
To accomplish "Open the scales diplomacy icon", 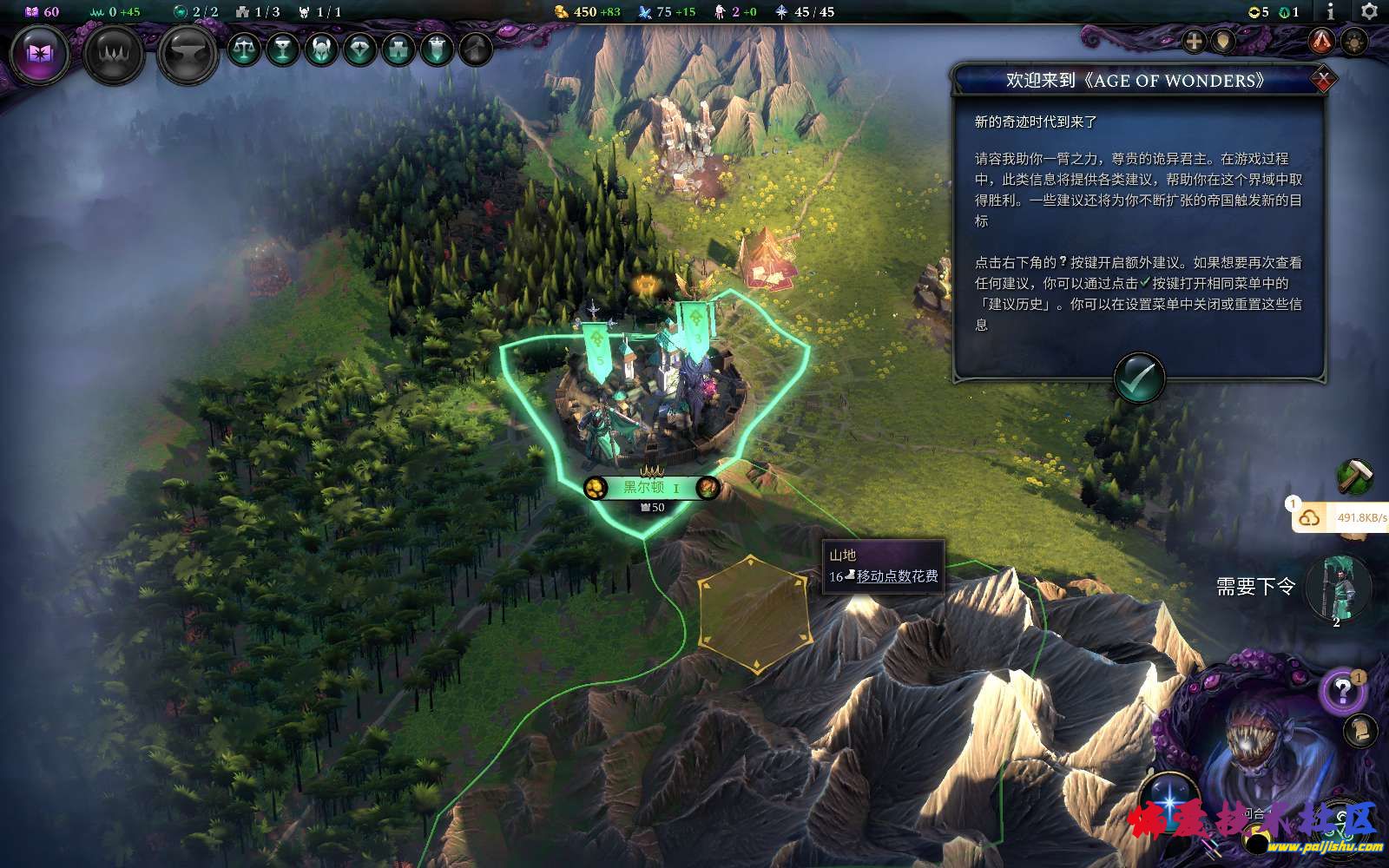I will point(244,49).
